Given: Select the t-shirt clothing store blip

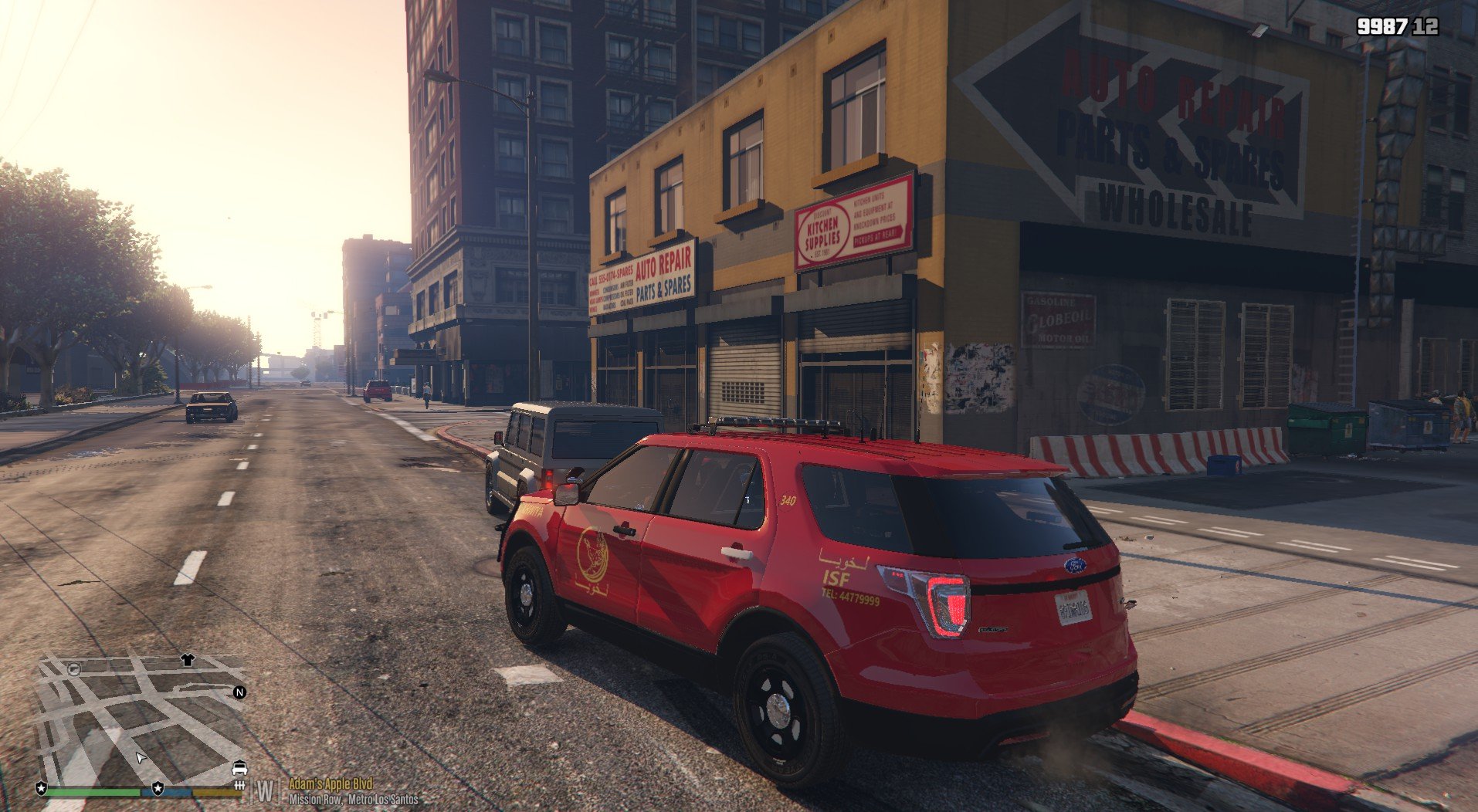Looking at the screenshot, I should pyautogui.click(x=188, y=660).
